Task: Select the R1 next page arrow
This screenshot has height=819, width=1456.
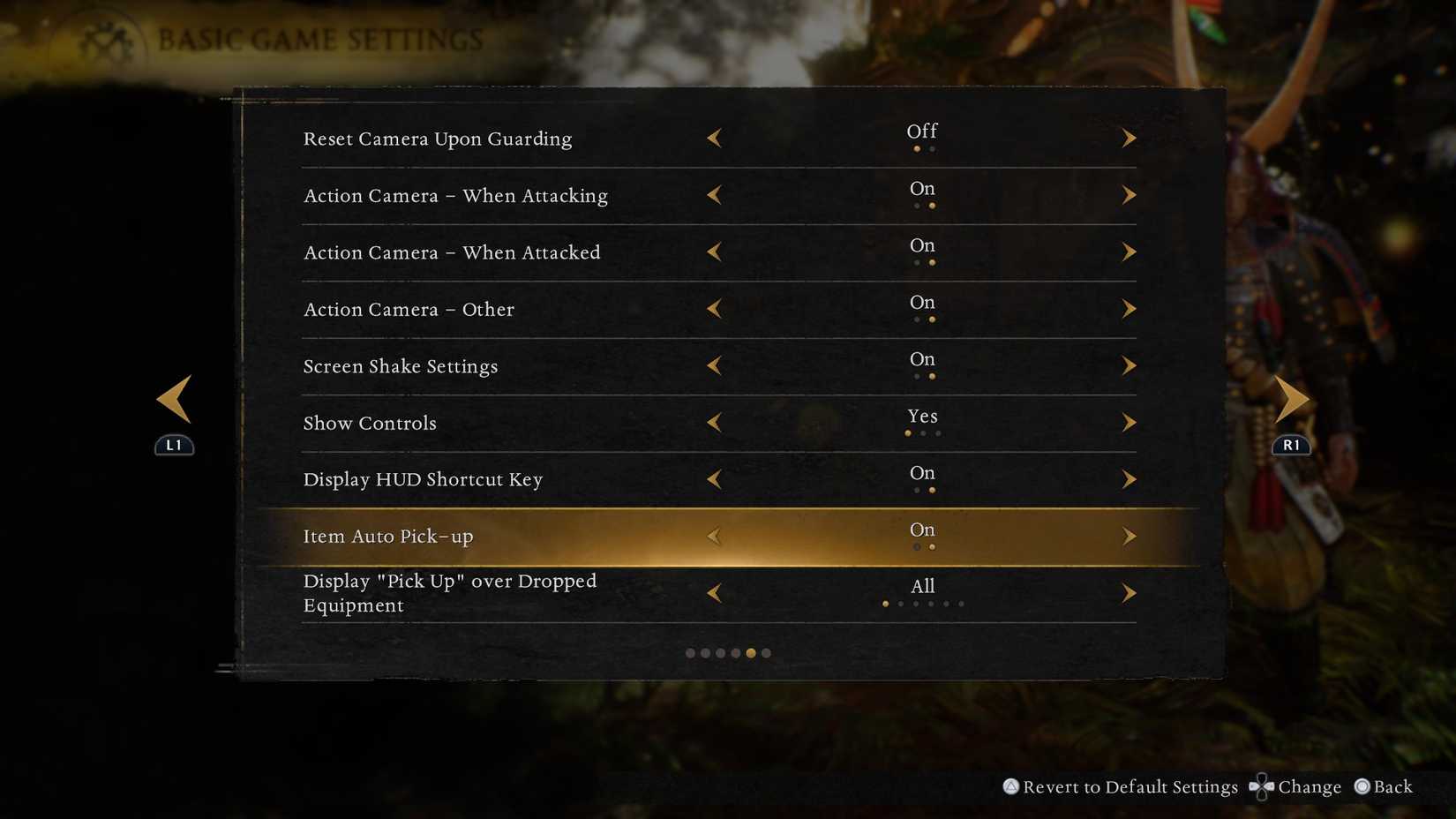Action: coord(1292,398)
